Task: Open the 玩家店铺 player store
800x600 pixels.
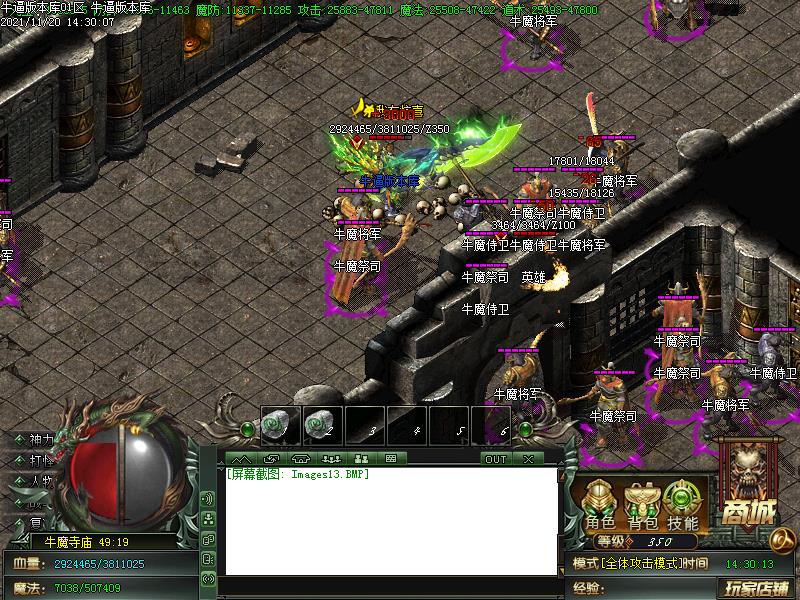Action: pyautogui.click(x=757, y=588)
